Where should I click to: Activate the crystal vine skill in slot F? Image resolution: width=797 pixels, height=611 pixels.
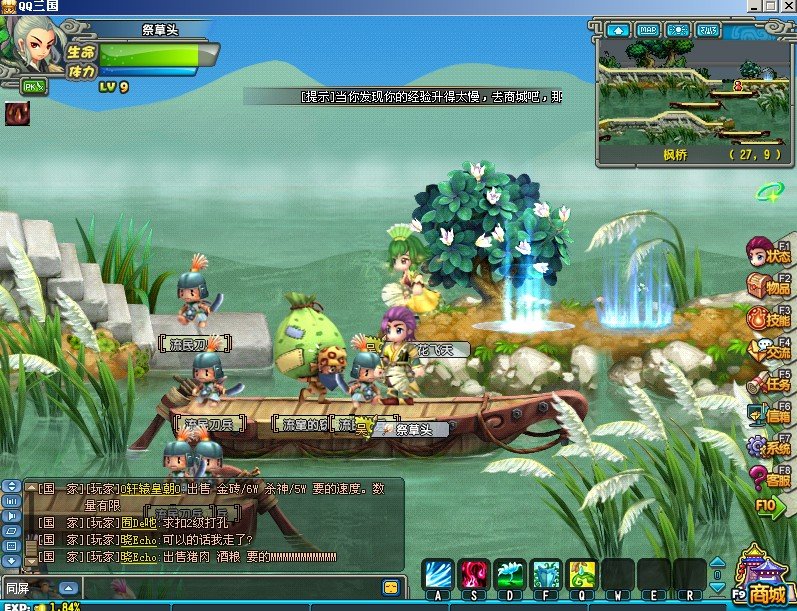point(546,574)
